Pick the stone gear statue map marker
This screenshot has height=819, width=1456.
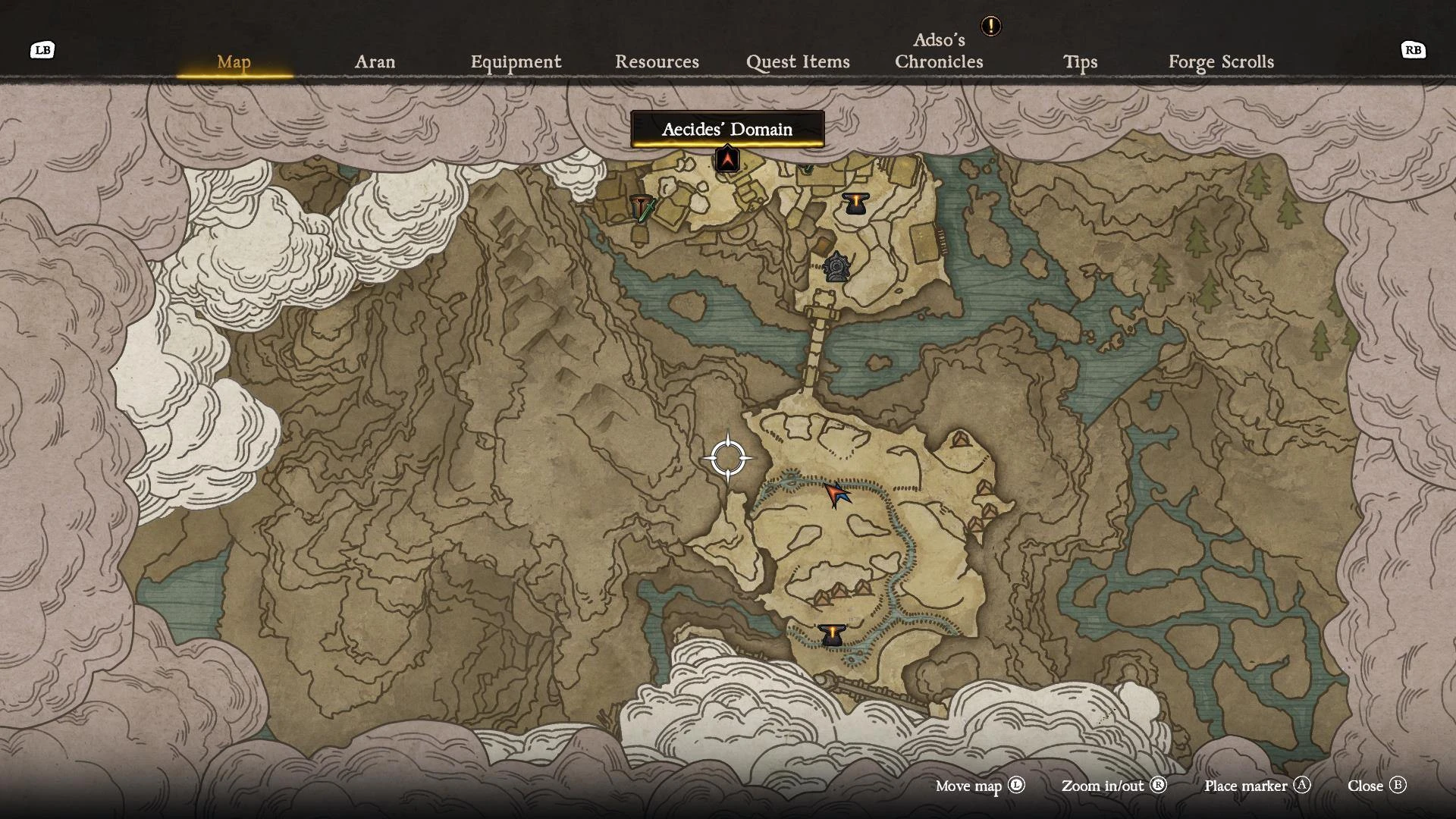pos(836,268)
